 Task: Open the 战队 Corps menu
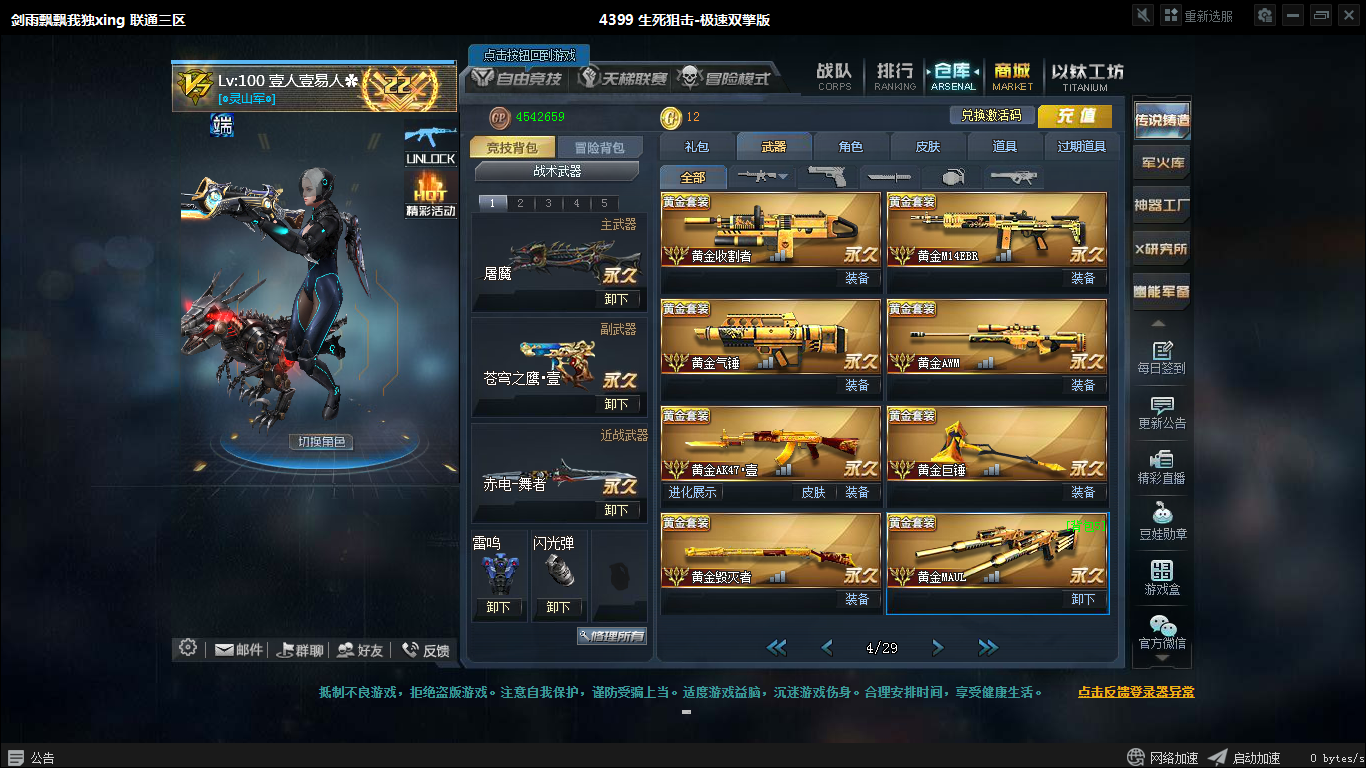[x=834, y=75]
